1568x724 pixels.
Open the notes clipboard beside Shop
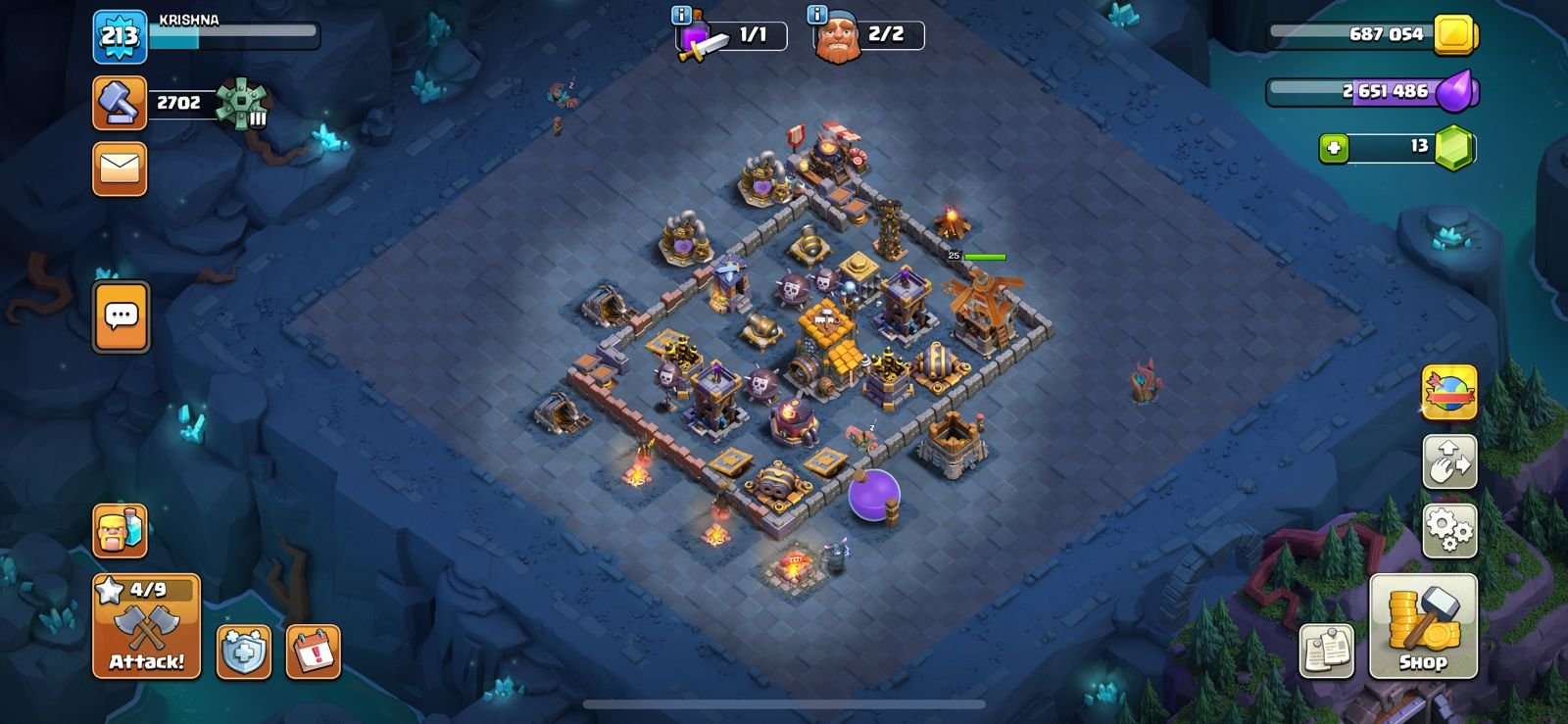click(1327, 651)
